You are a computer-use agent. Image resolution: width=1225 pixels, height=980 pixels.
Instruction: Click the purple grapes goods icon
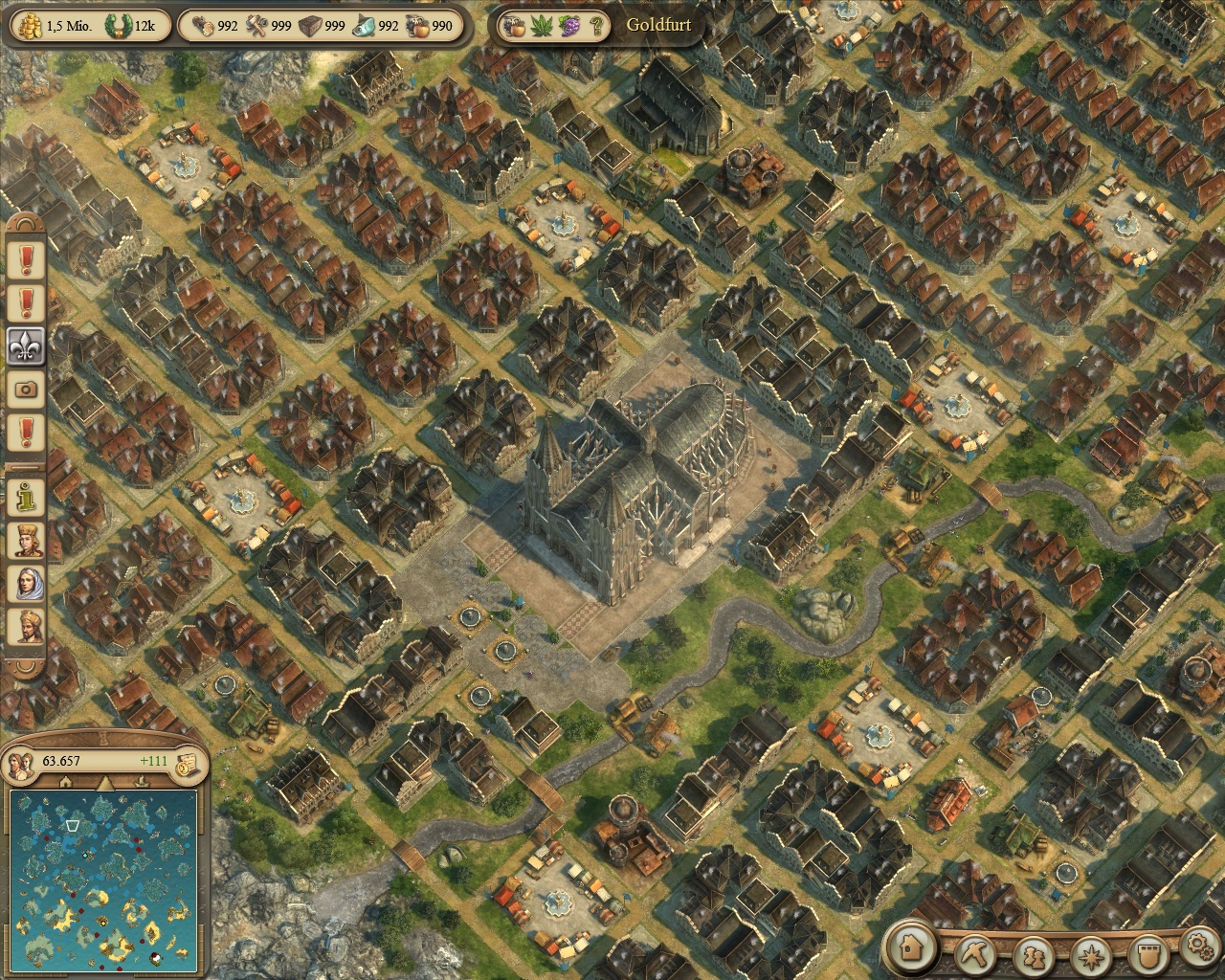click(x=569, y=26)
